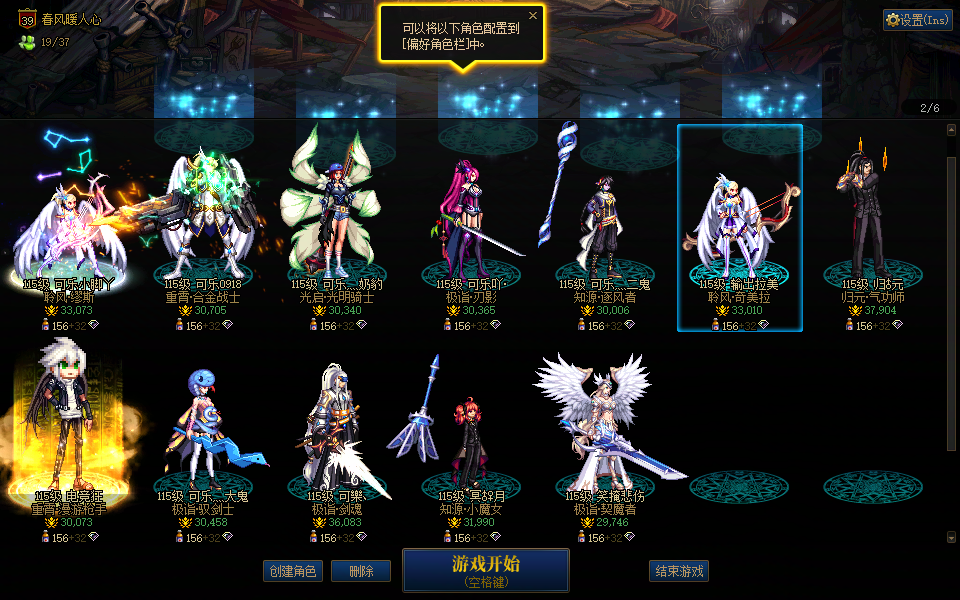Click the character list scroll-up arrow
960x600 pixels.
coord(950,130)
